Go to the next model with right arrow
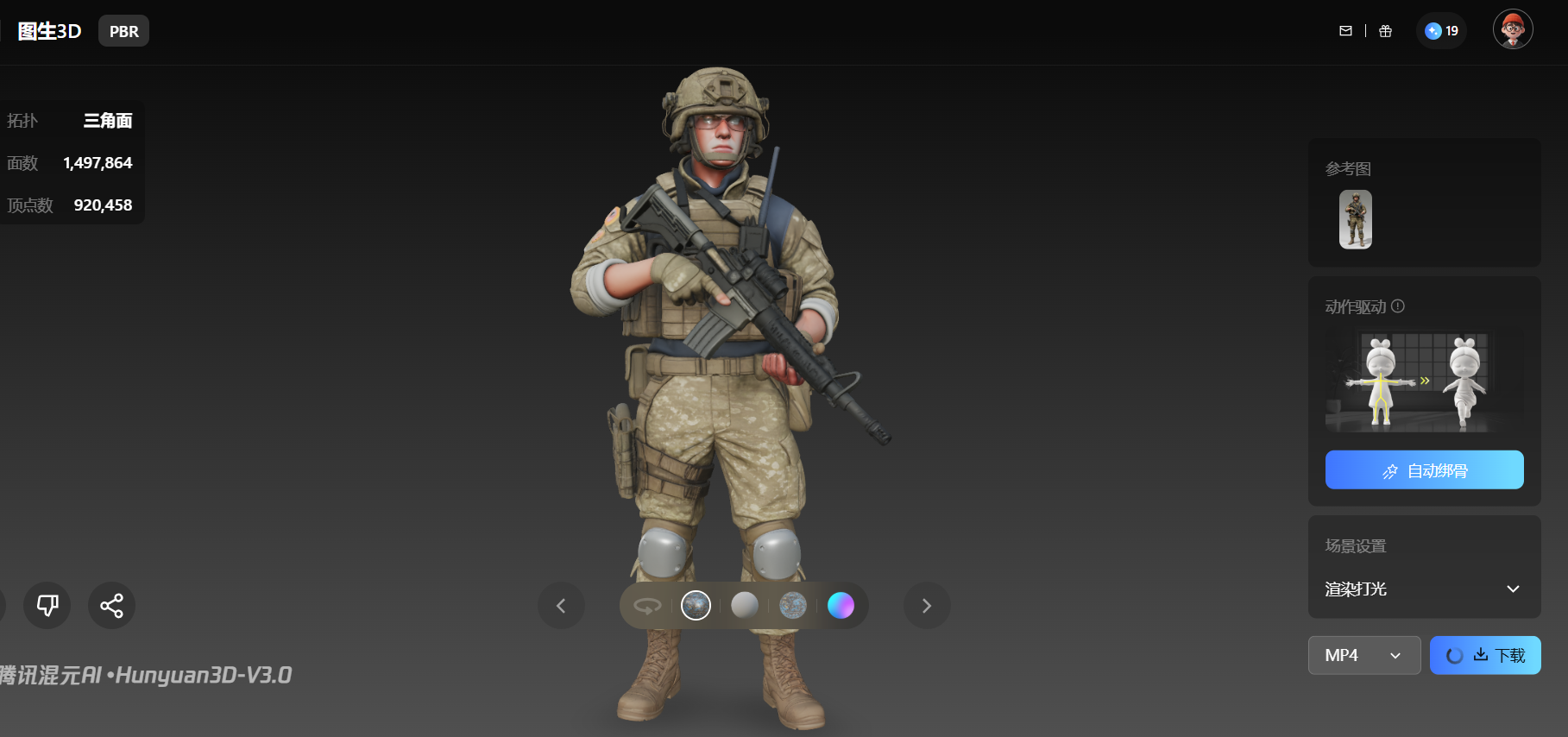 [927, 606]
